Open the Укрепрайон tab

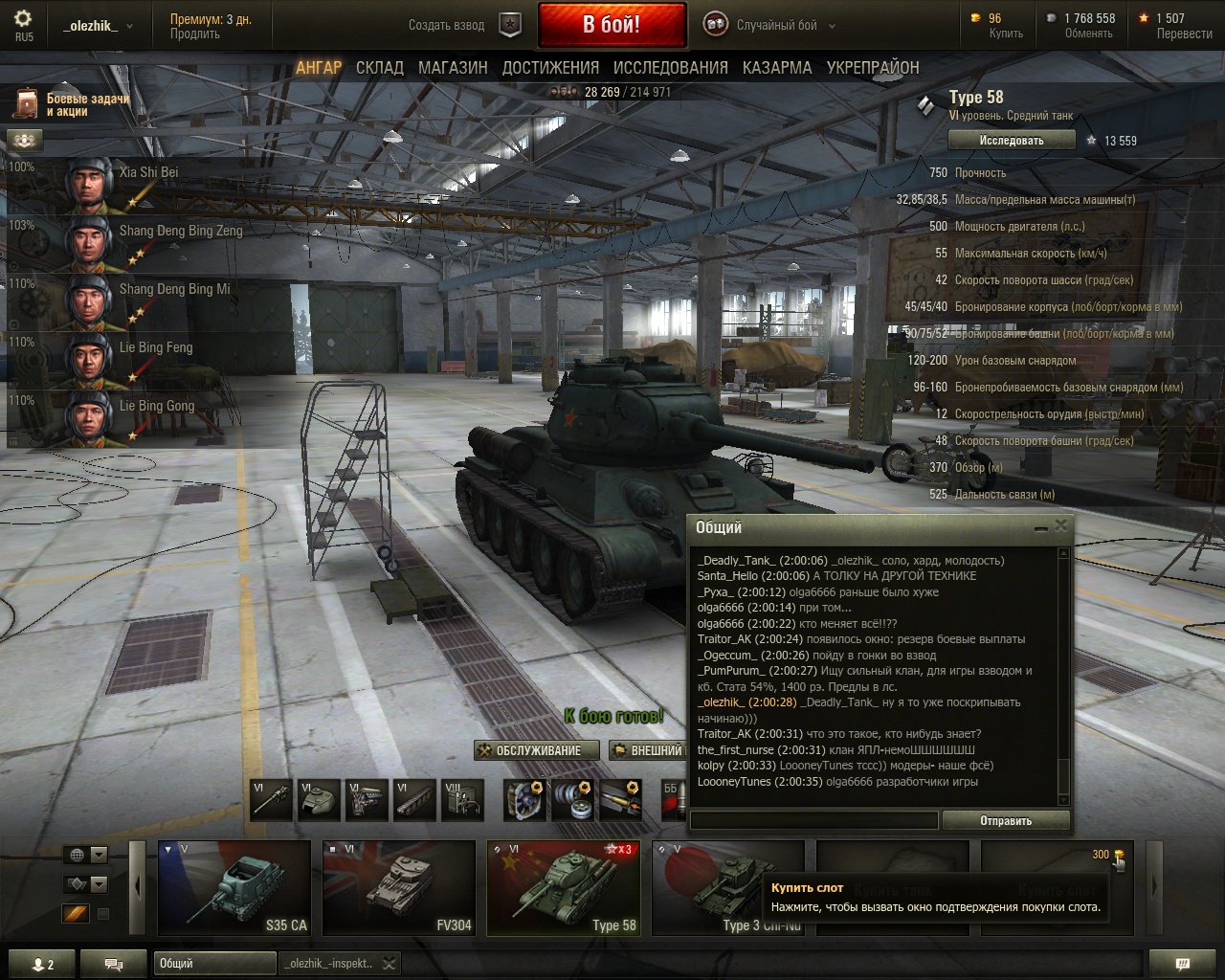click(x=873, y=68)
